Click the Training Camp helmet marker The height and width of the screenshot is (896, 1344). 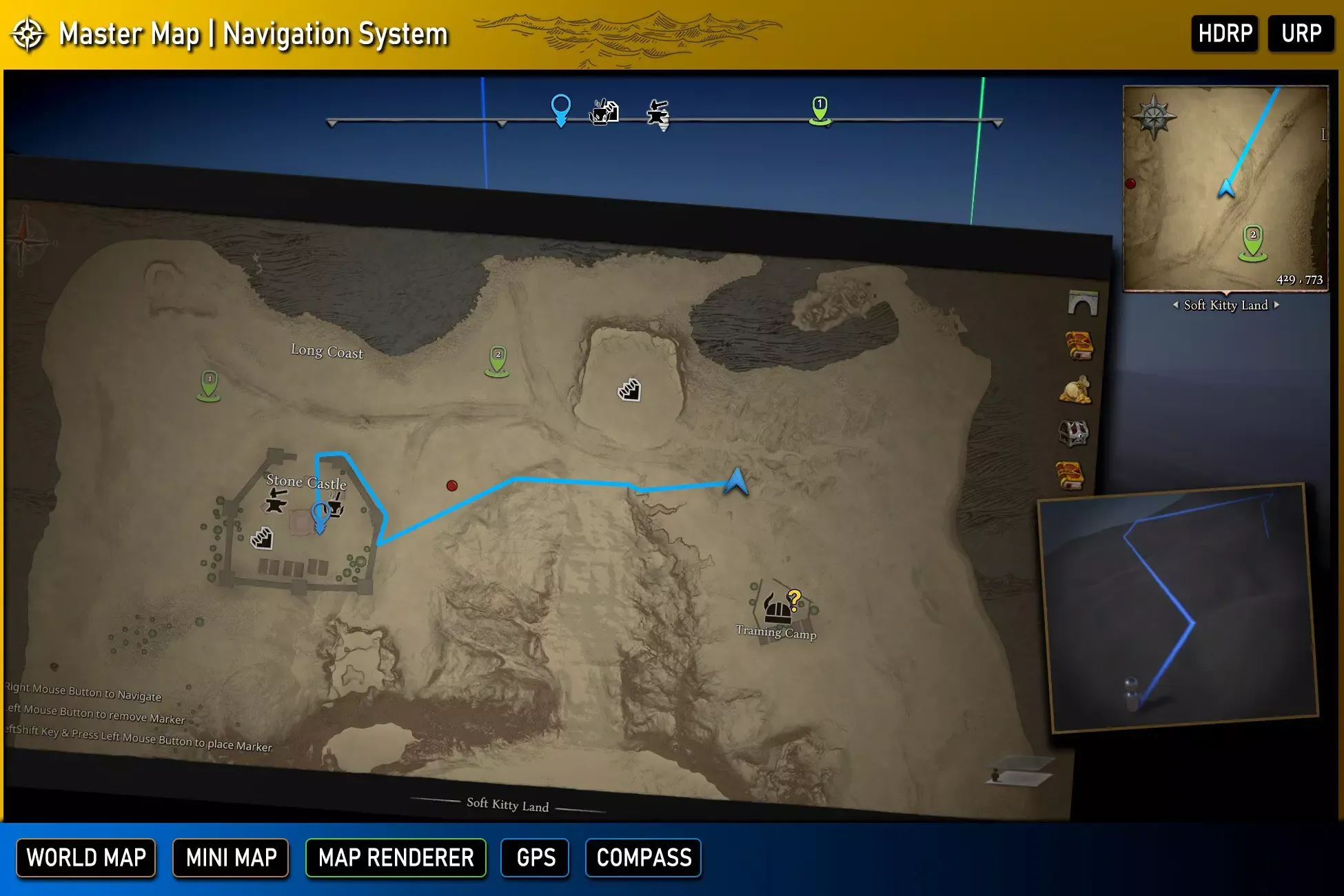point(779,607)
